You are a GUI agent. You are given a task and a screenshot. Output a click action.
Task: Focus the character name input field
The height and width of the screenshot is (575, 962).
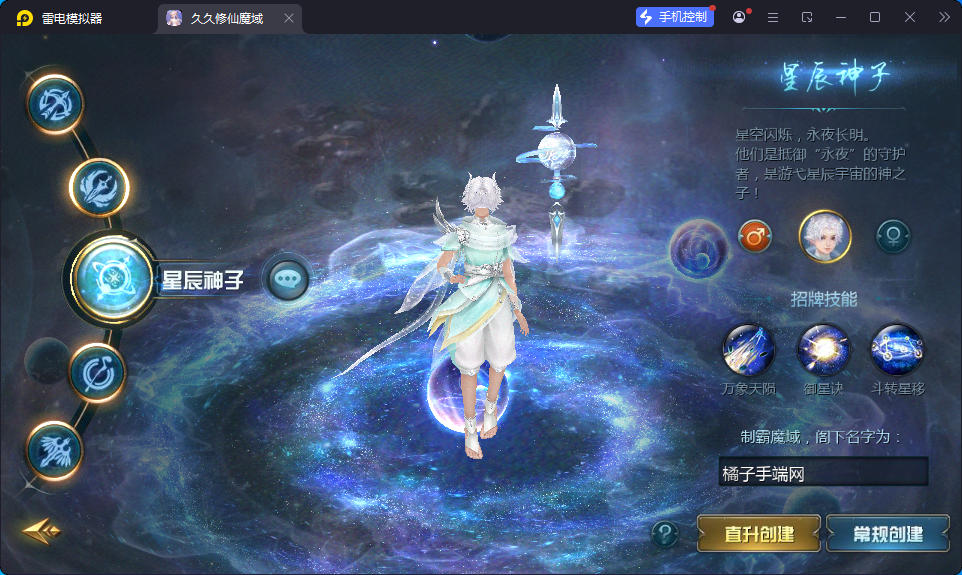pos(822,473)
